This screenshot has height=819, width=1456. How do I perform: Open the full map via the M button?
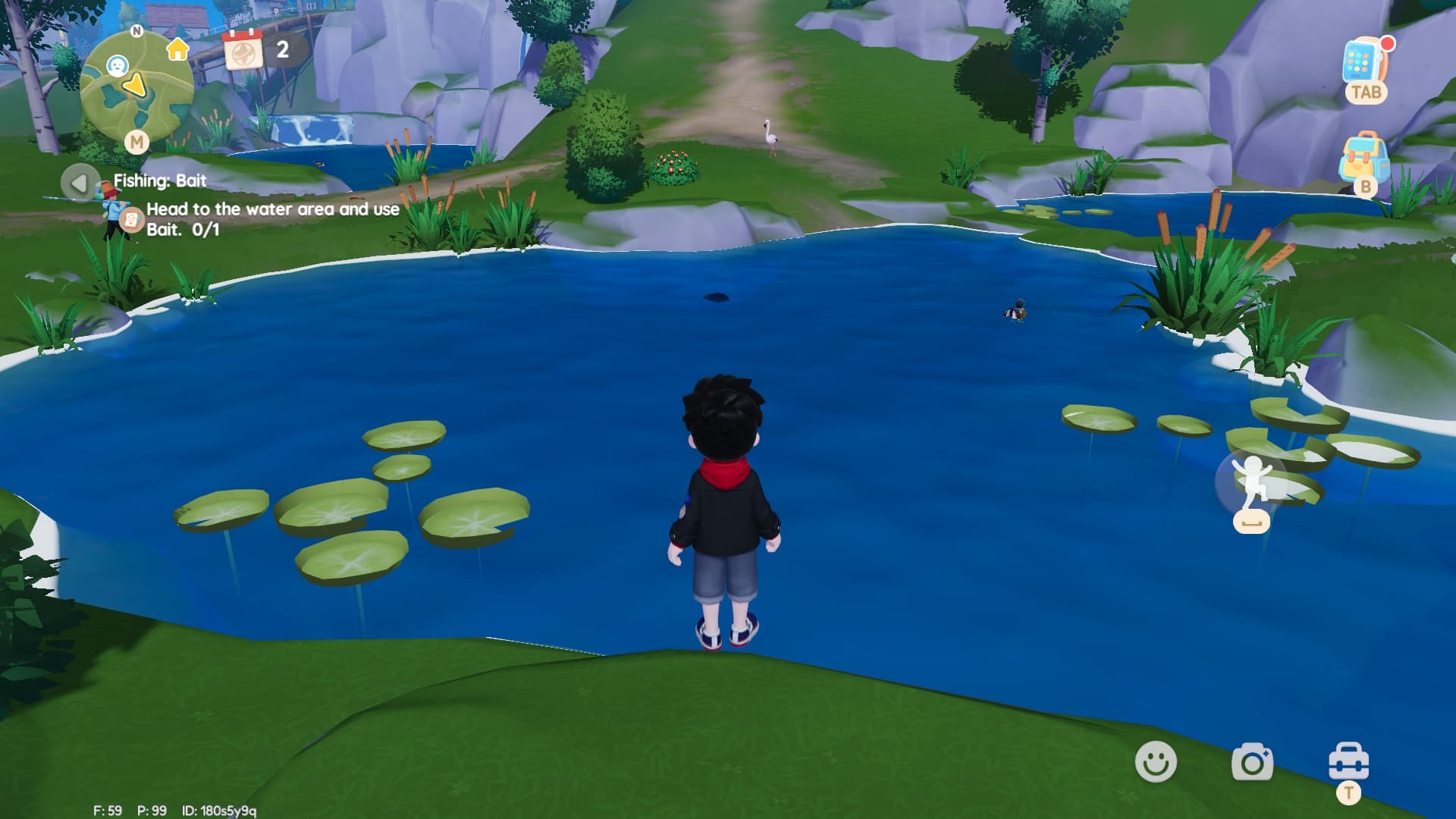(136, 142)
